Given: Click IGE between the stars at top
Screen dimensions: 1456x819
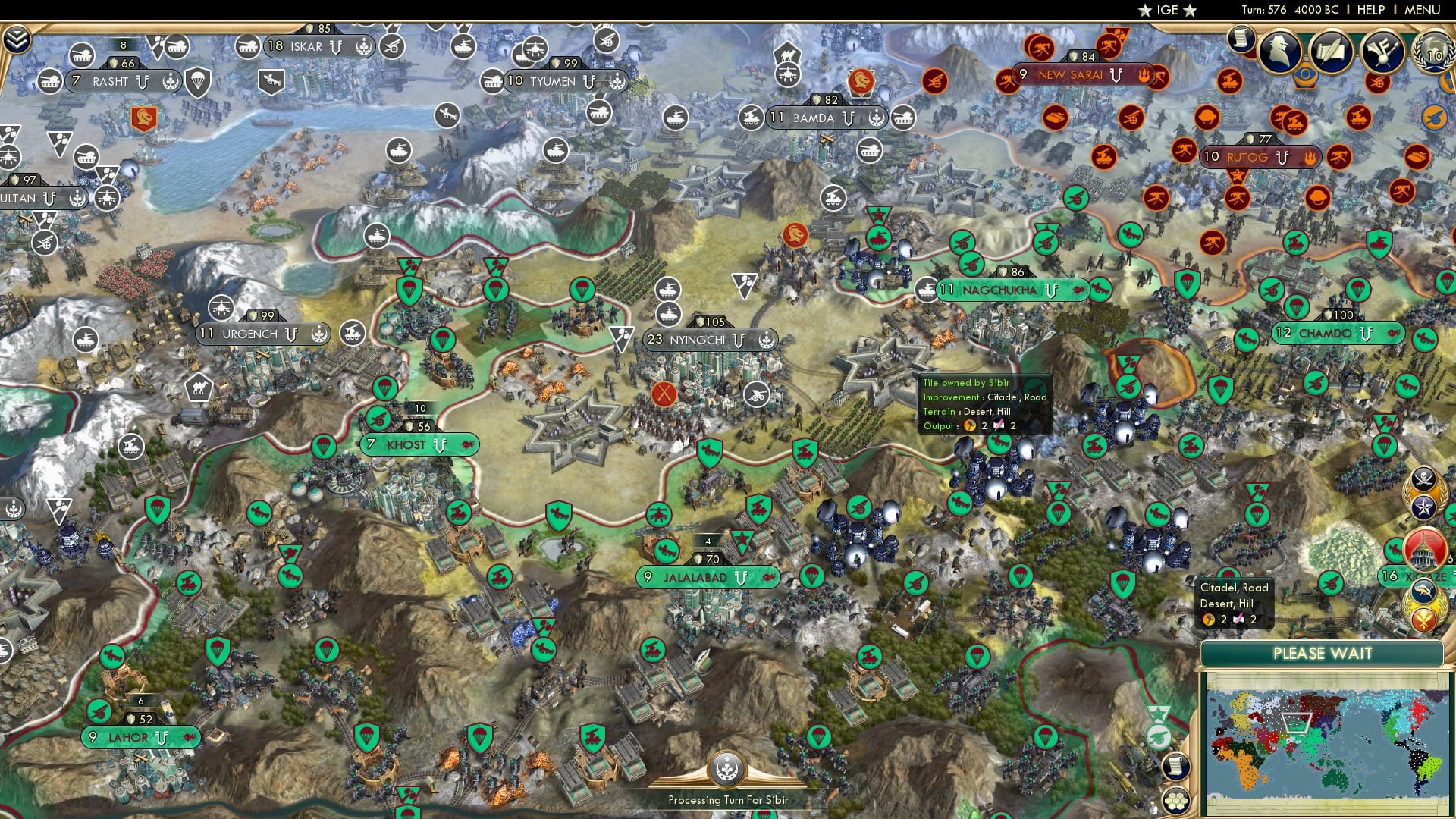Looking at the screenshot, I should [x=1168, y=11].
